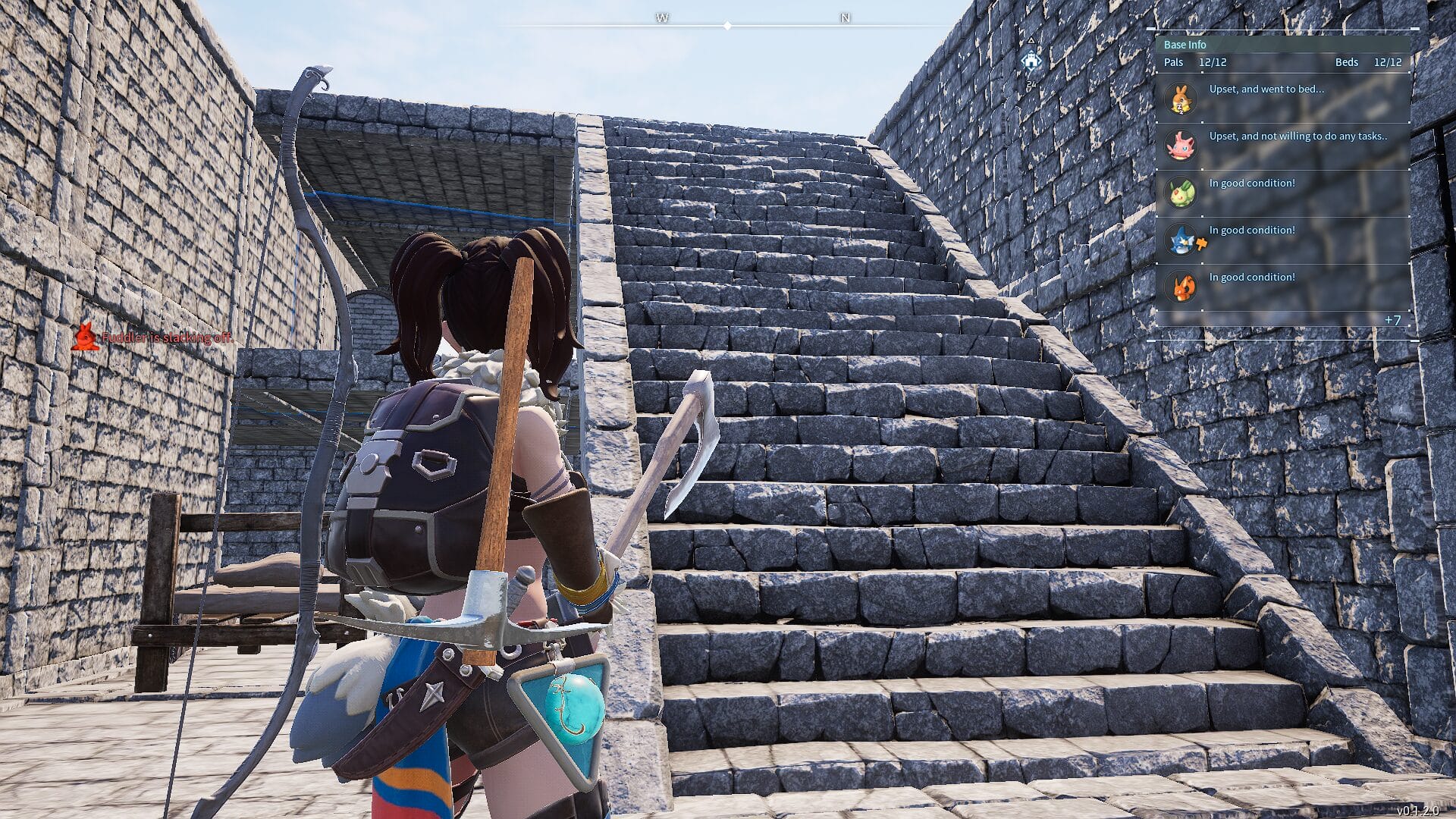Image resolution: width=1456 pixels, height=819 pixels.
Task: Click the pink Pal refusing tasks
Action: pos(1282,146)
